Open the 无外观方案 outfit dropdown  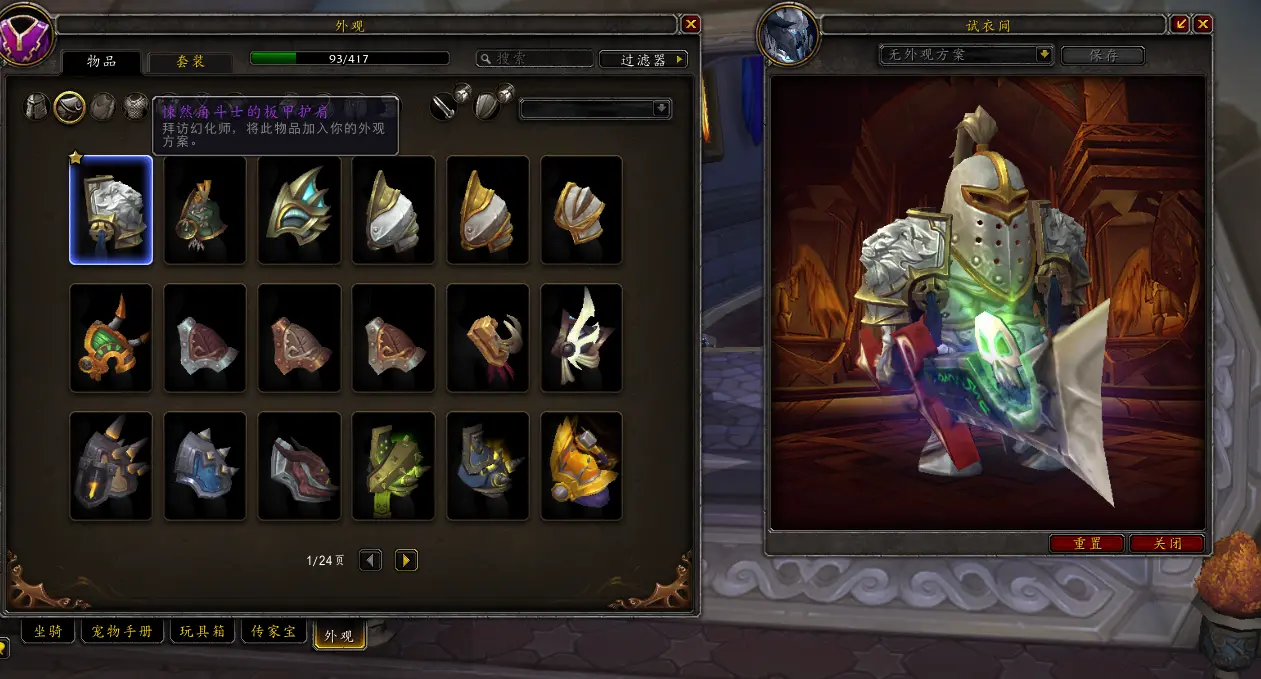coord(967,54)
